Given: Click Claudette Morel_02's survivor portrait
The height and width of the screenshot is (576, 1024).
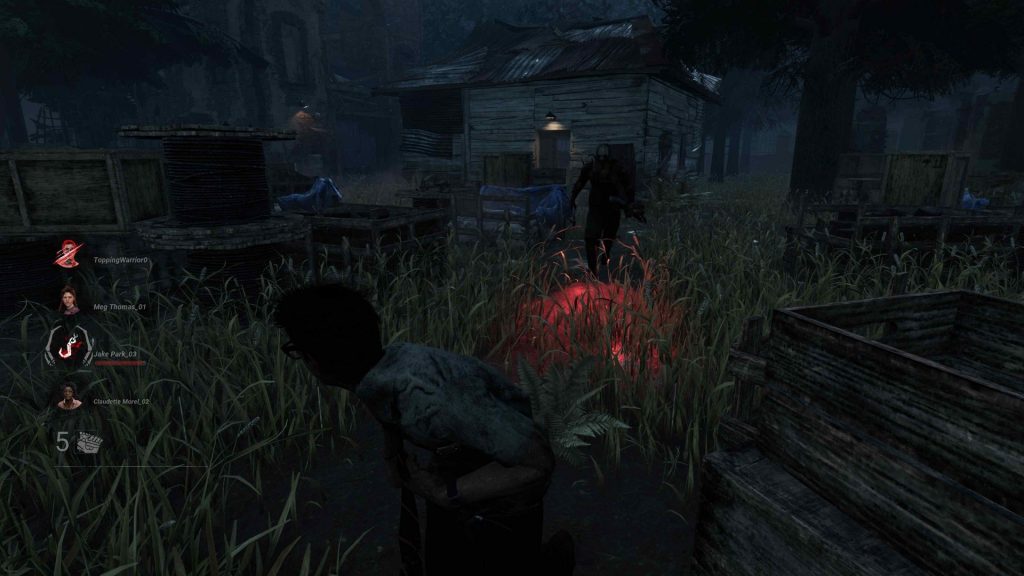Looking at the screenshot, I should [68, 396].
